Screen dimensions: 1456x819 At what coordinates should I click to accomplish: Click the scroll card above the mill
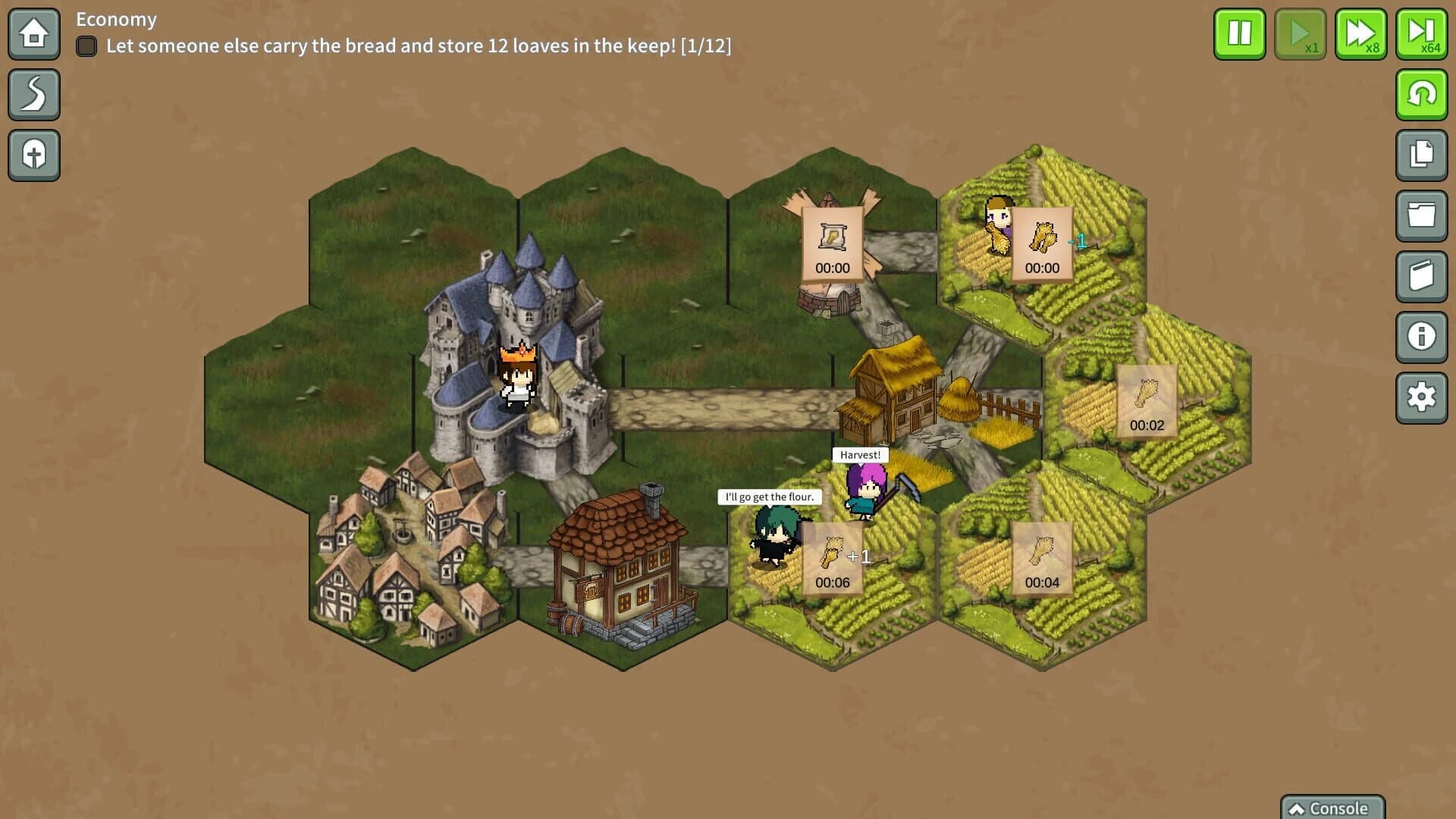833,243
